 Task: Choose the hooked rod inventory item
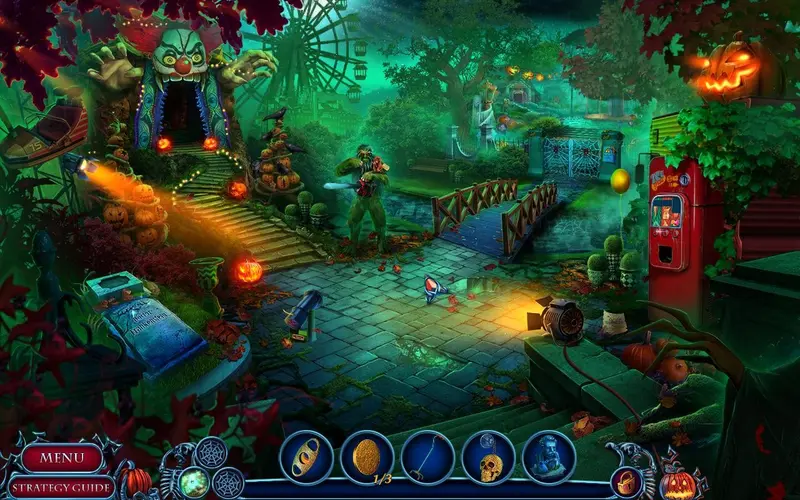(428, 457)
